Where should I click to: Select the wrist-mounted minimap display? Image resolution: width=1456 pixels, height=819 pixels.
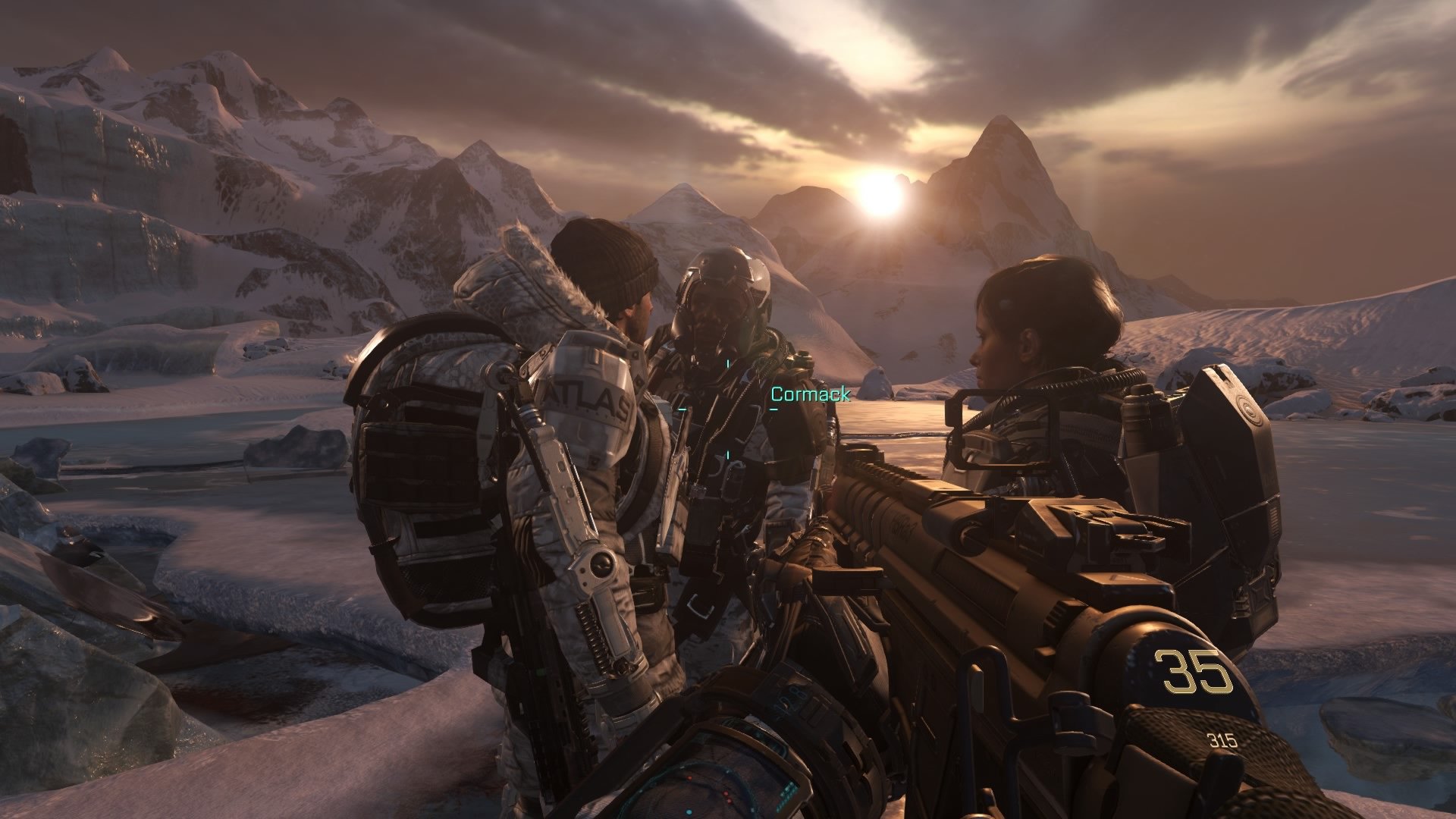tap(705, 781)
